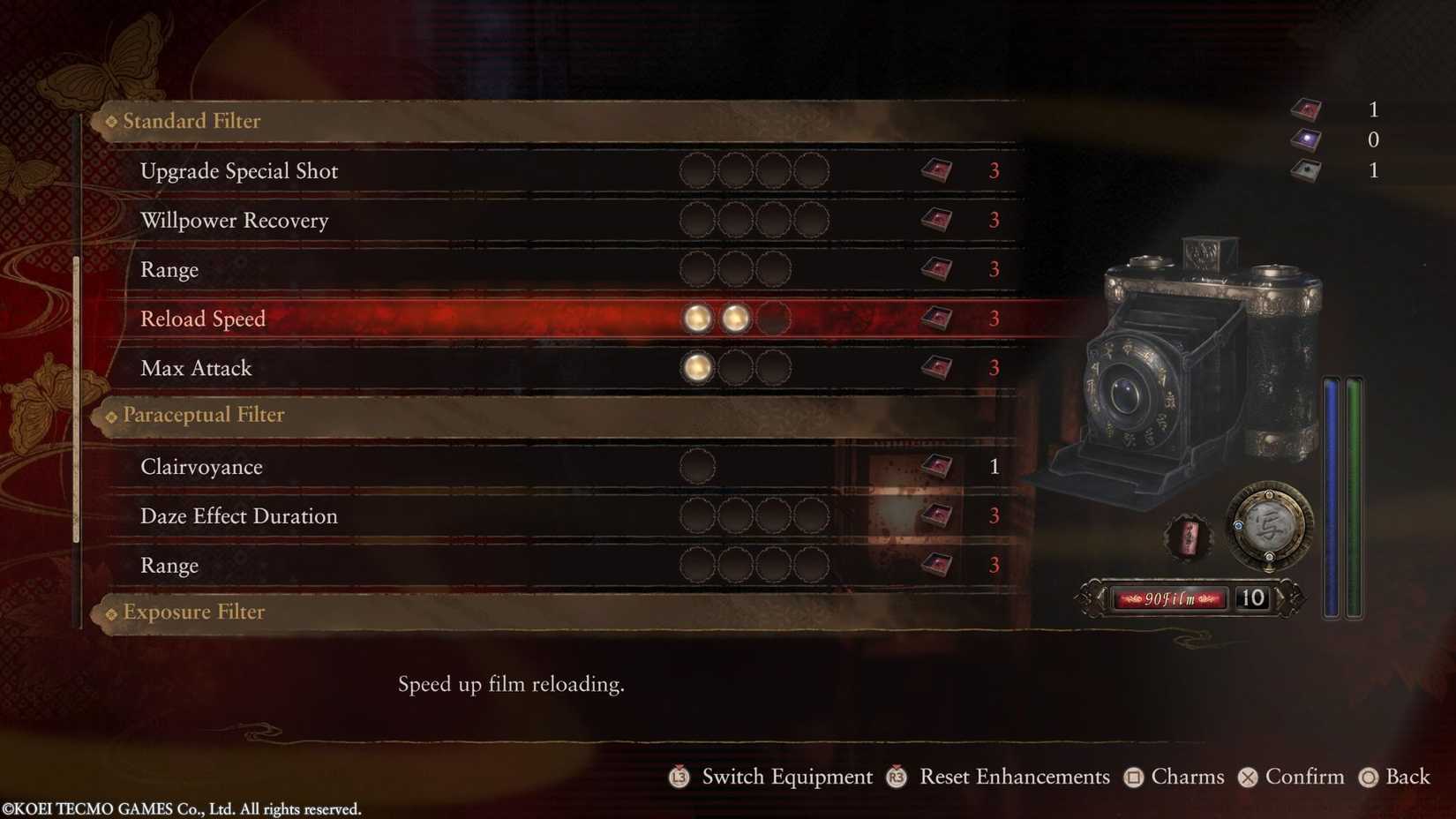Image resolution: width=1456 pixels, height=819 pixels.
Task: Select the purple film stock icon showing zero count
Action: 1305,139
